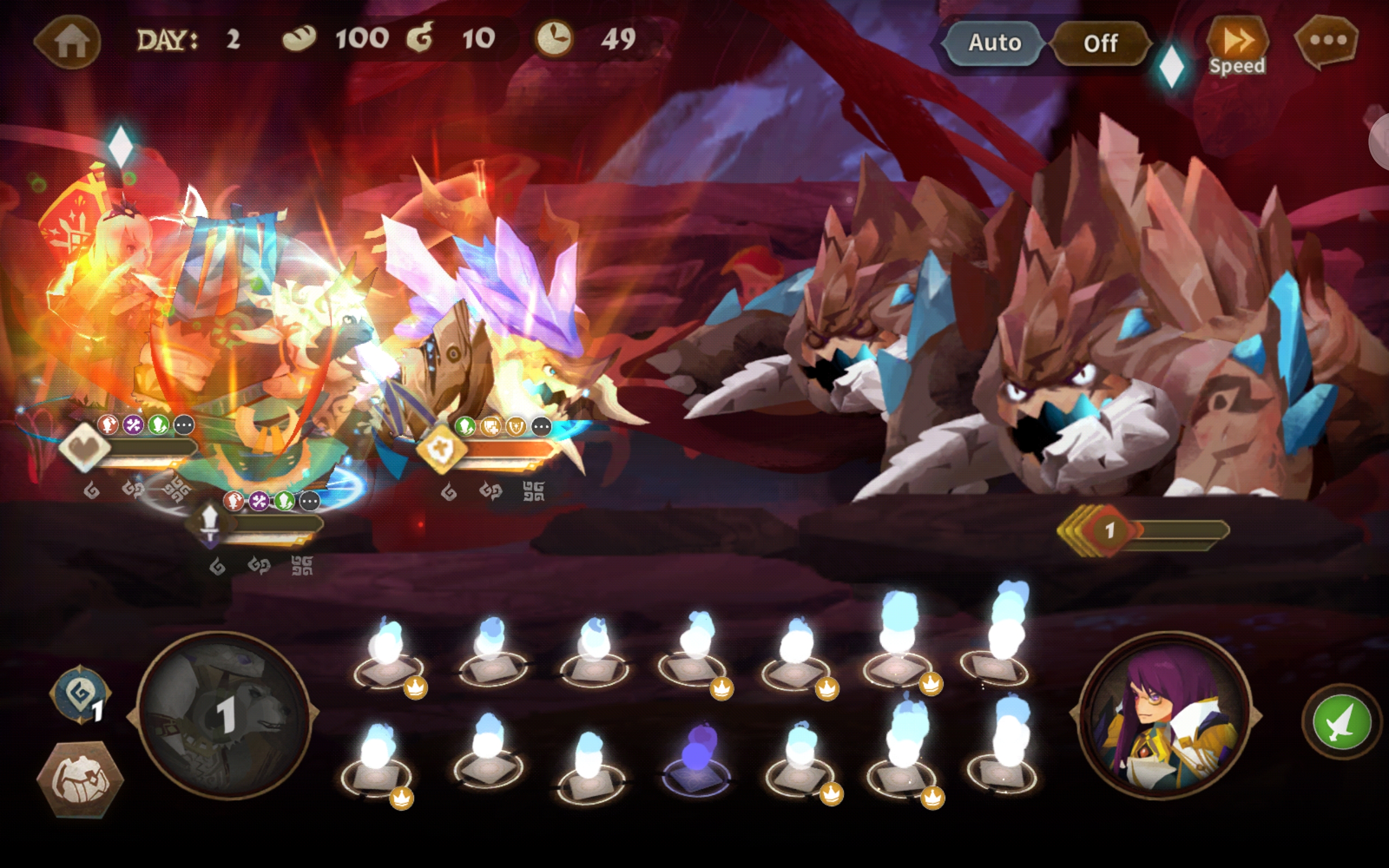1389x868 pixels.
Task: Enable Auto battle mode
Action: (994, 43)
